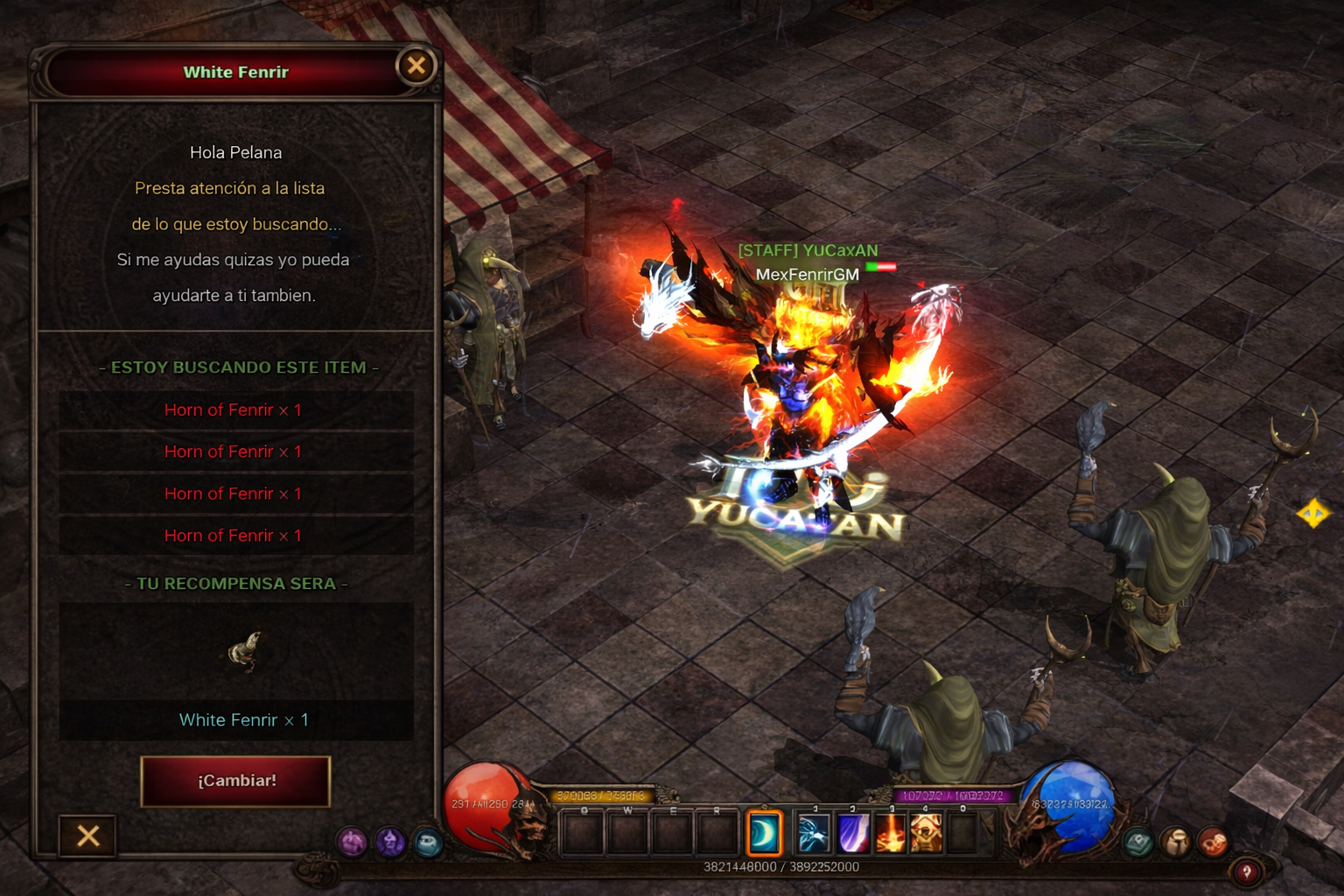Use the blue lightning figure skill
Screen dimensions: 1344x896
point(813,833)
